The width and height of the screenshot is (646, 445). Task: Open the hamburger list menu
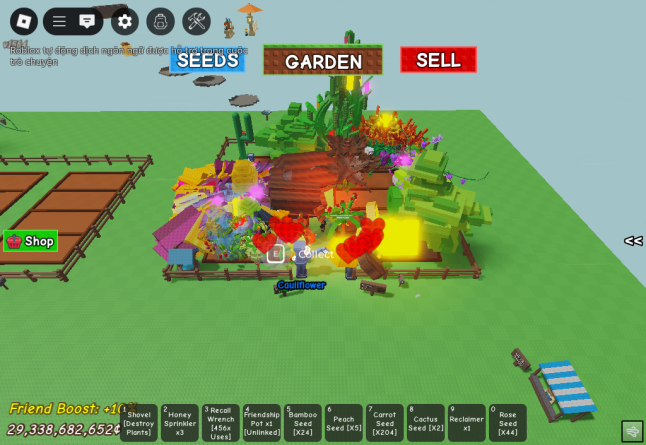59,21
